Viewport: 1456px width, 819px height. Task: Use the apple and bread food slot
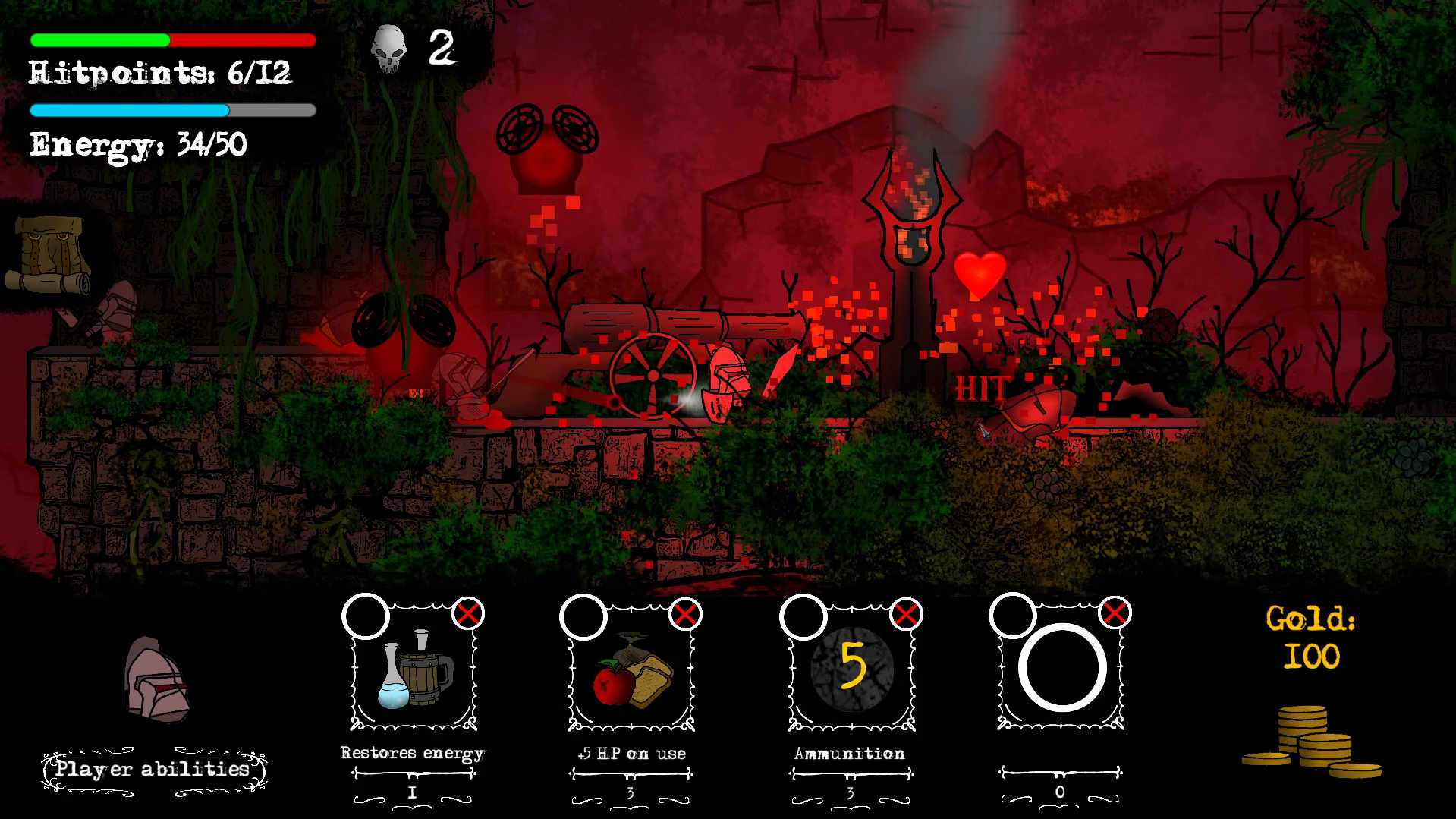[x=631, y=669]
